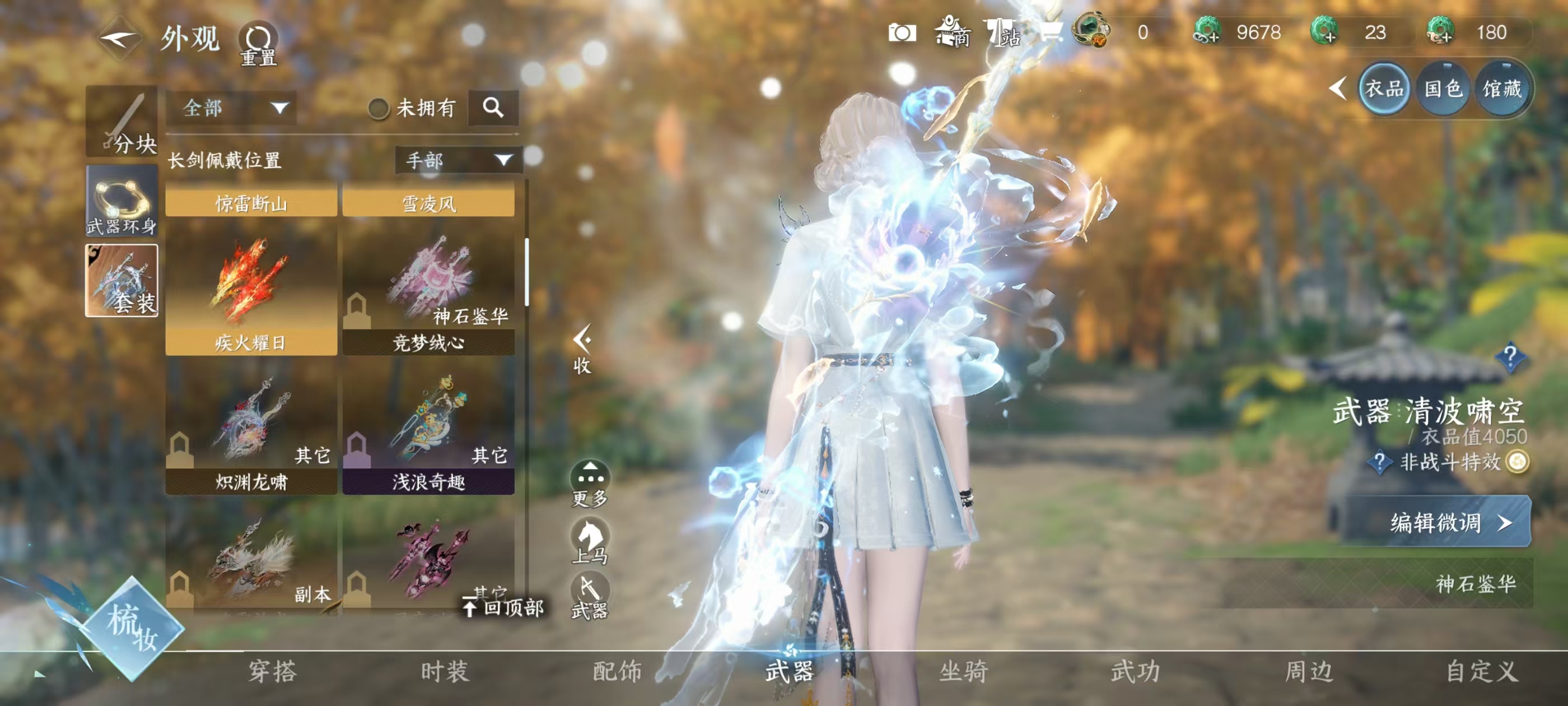Viewport: 1568px width, 706px height.
Task: Take a photo with the camera icon
Action: coord(902,33)
